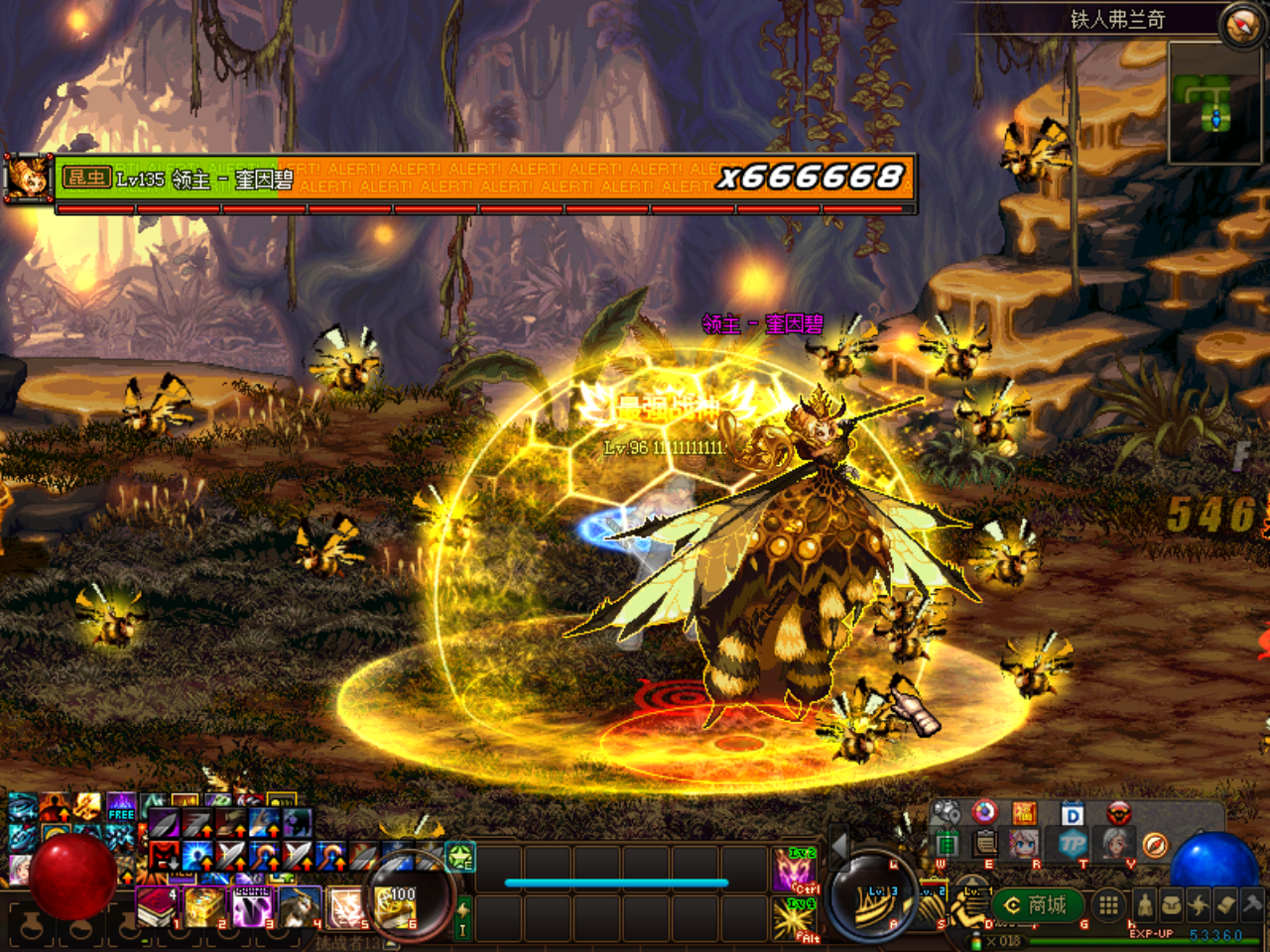Activate the purple demon skill on Ctrl
Viewport: 1270px width, 952px height.
pos(796,870)
